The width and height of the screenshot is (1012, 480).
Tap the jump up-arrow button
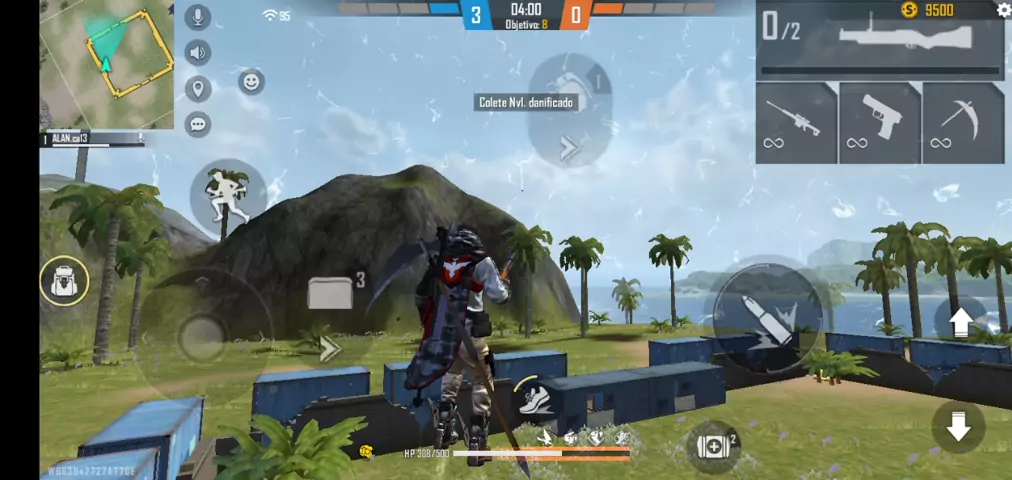tap(959, 322)
